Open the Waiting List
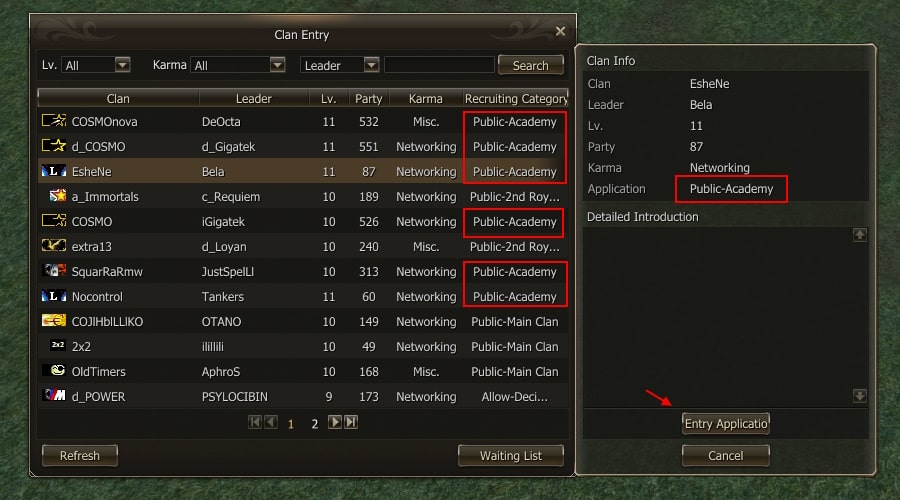Viewport: 900px width, 500px height. (x=511, y=455)
